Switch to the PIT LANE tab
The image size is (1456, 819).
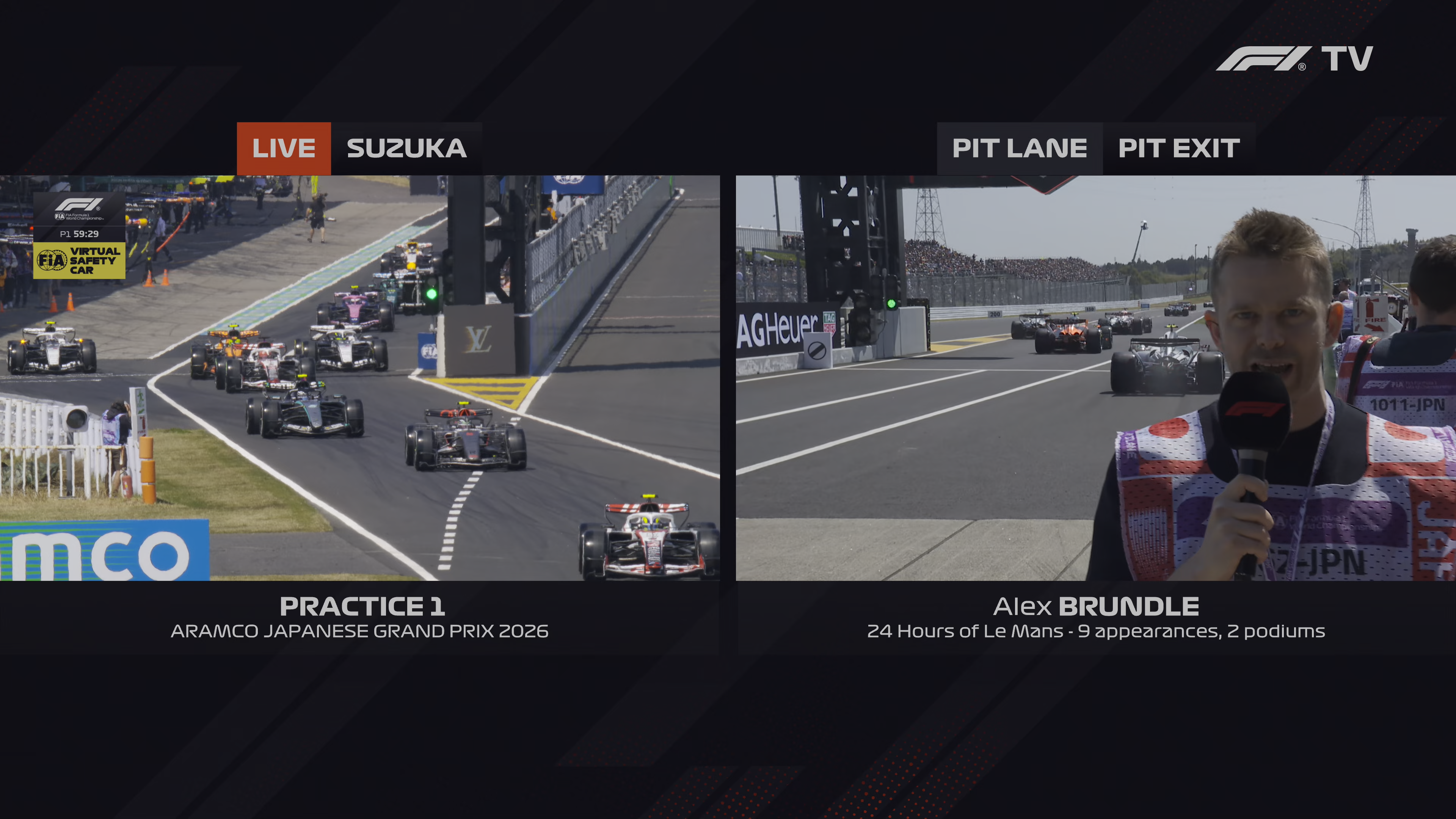click(1019, 149)
